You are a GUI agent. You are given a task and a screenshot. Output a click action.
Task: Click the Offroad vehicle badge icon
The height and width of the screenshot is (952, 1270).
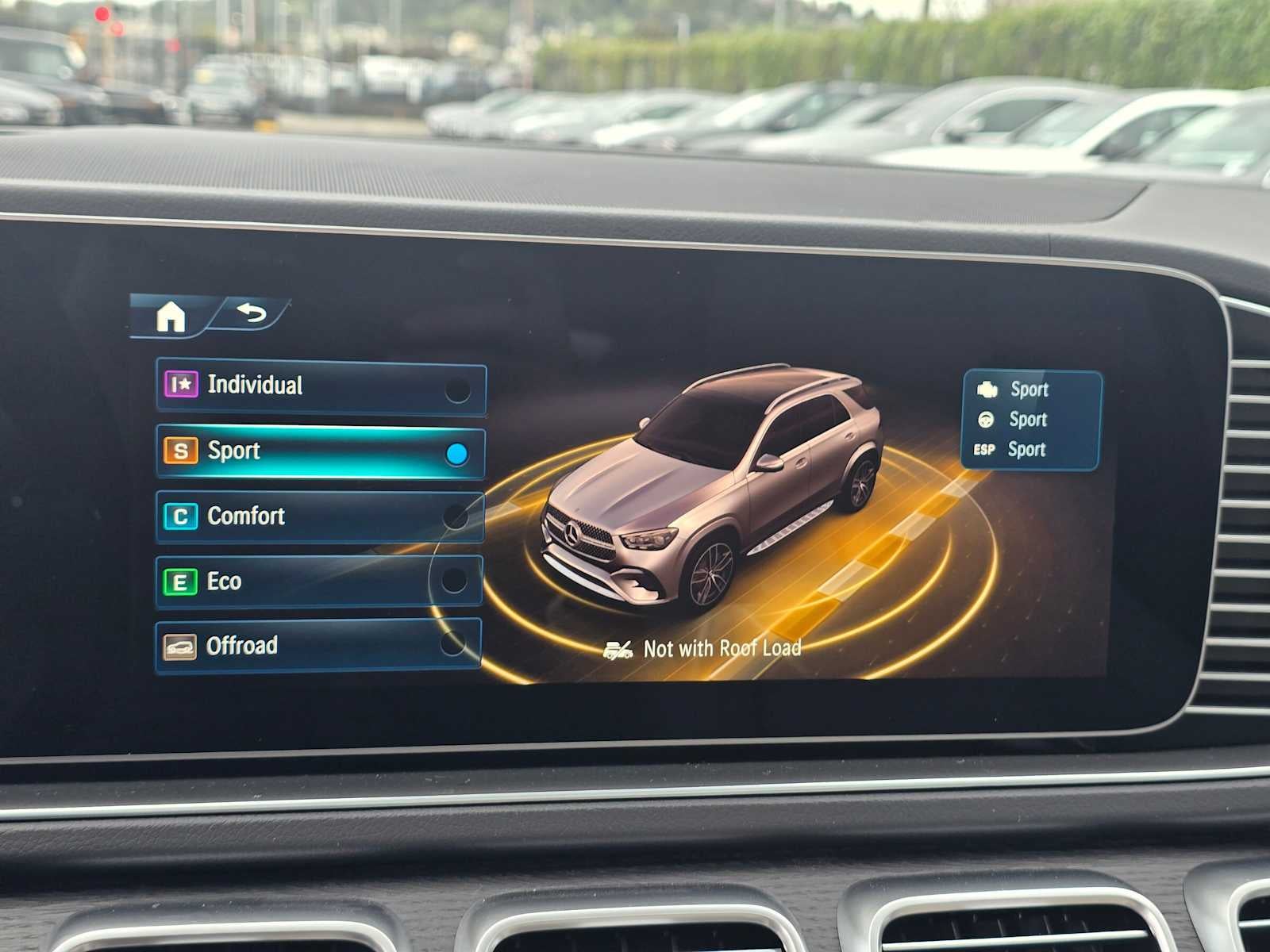pos(181,647)
